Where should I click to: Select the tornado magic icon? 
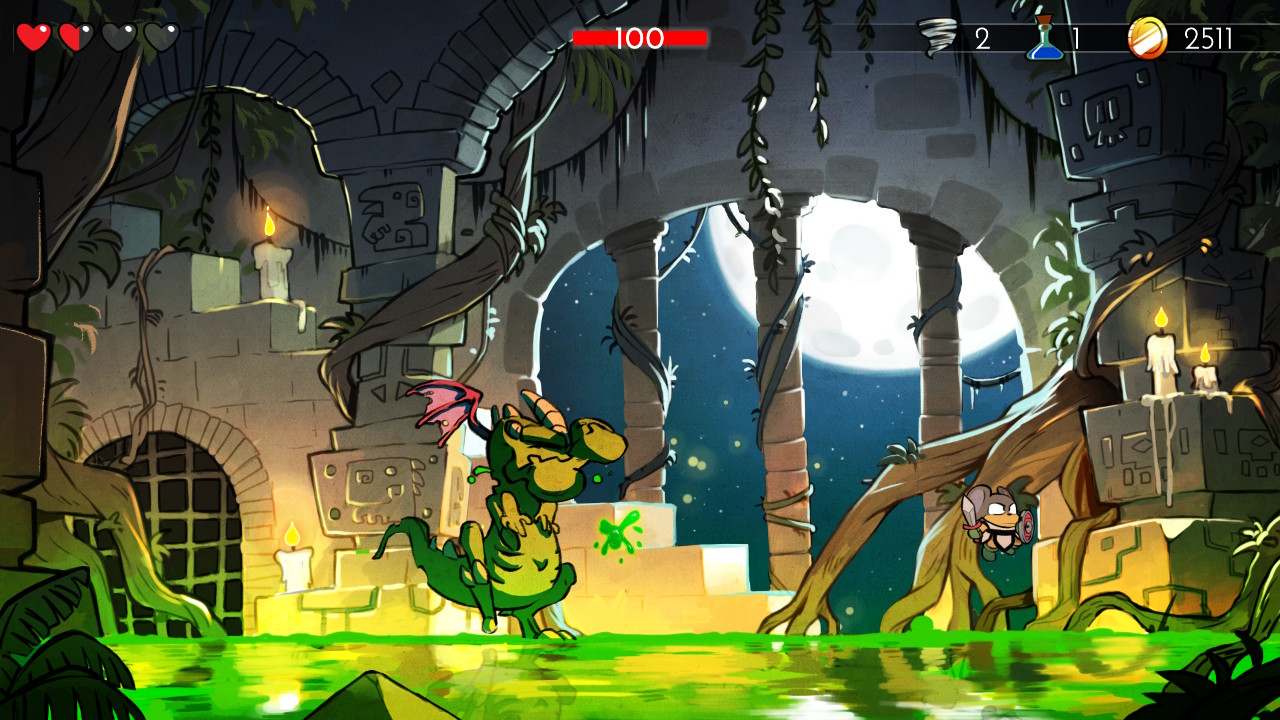(937, 38)
